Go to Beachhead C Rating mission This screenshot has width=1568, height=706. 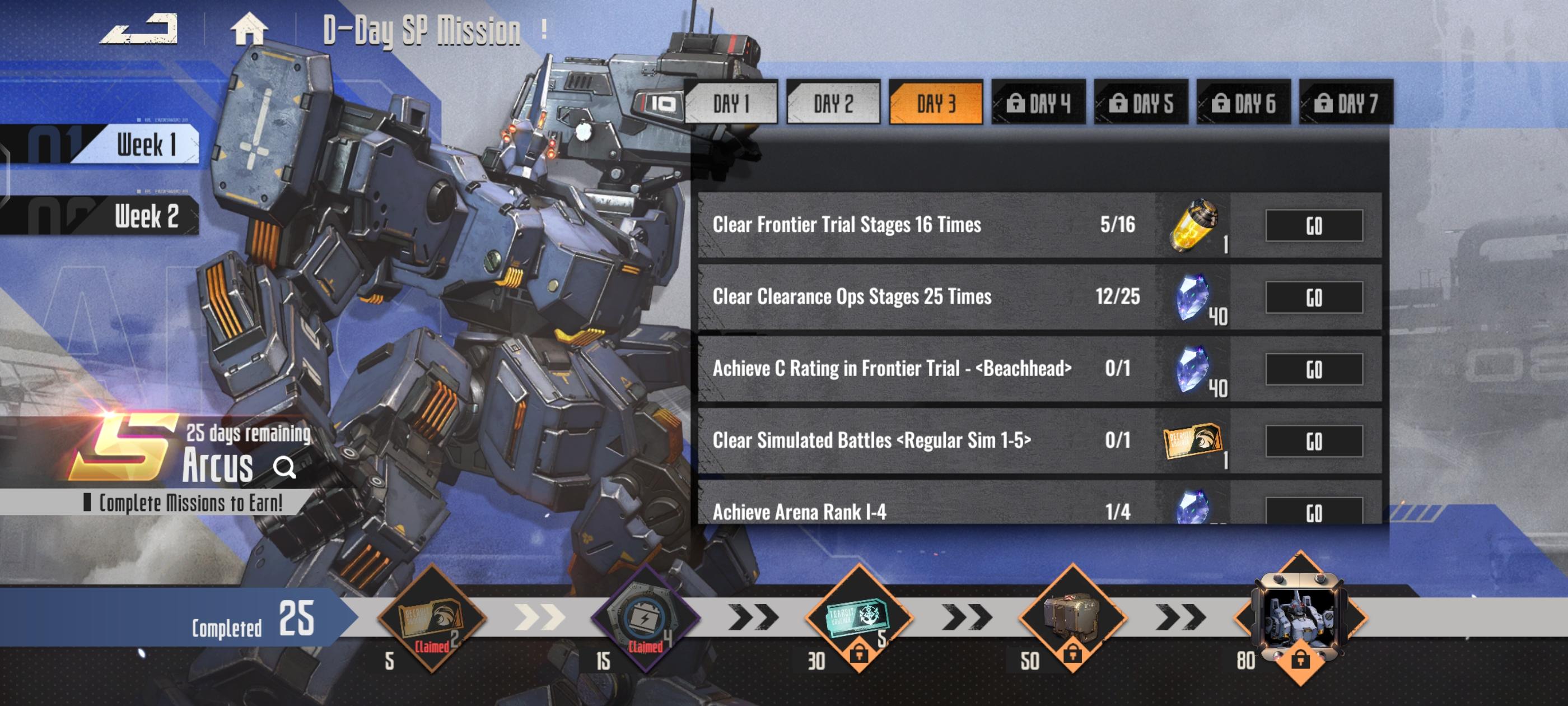(x=1314, y=370)
